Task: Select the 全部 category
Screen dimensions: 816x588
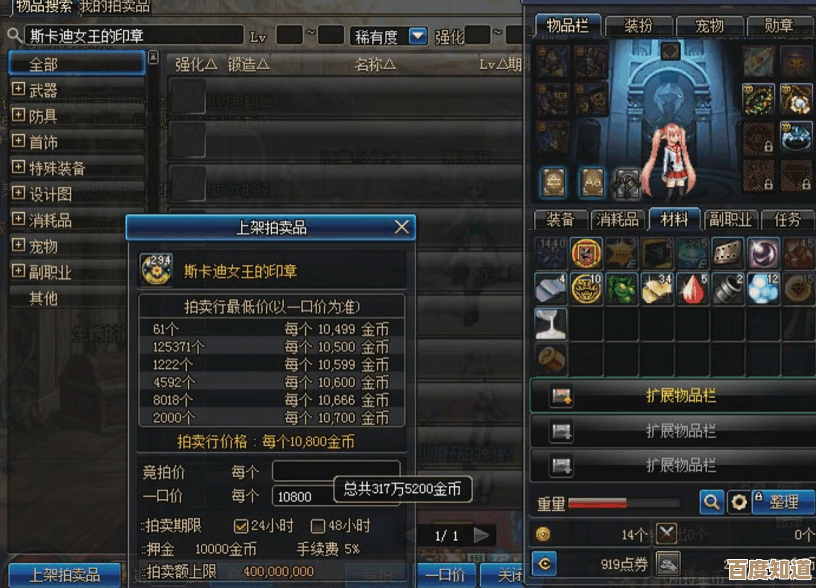Action: [x=76, y=63]
